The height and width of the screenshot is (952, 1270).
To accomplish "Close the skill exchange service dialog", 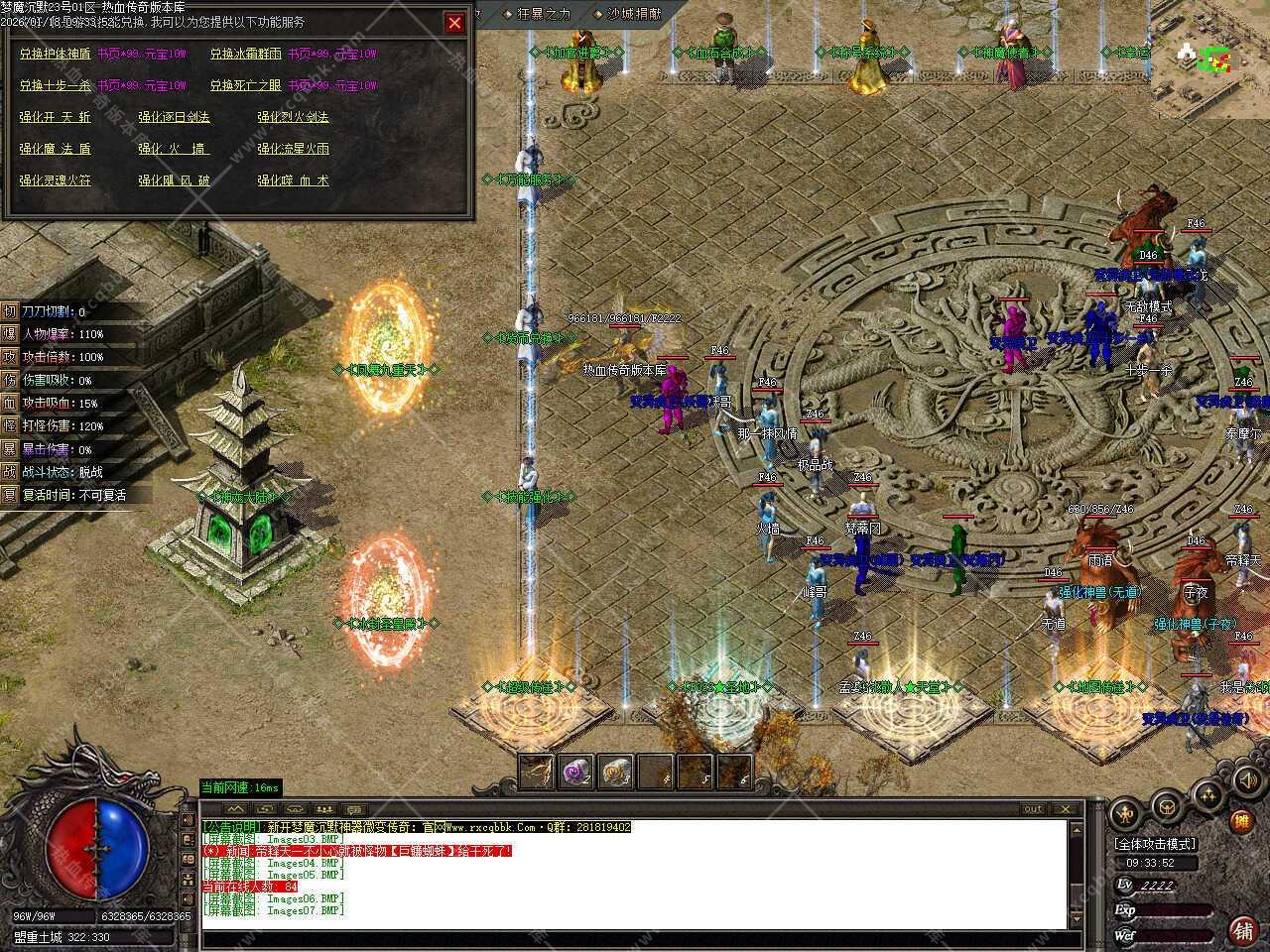I will tap(454, 23).
